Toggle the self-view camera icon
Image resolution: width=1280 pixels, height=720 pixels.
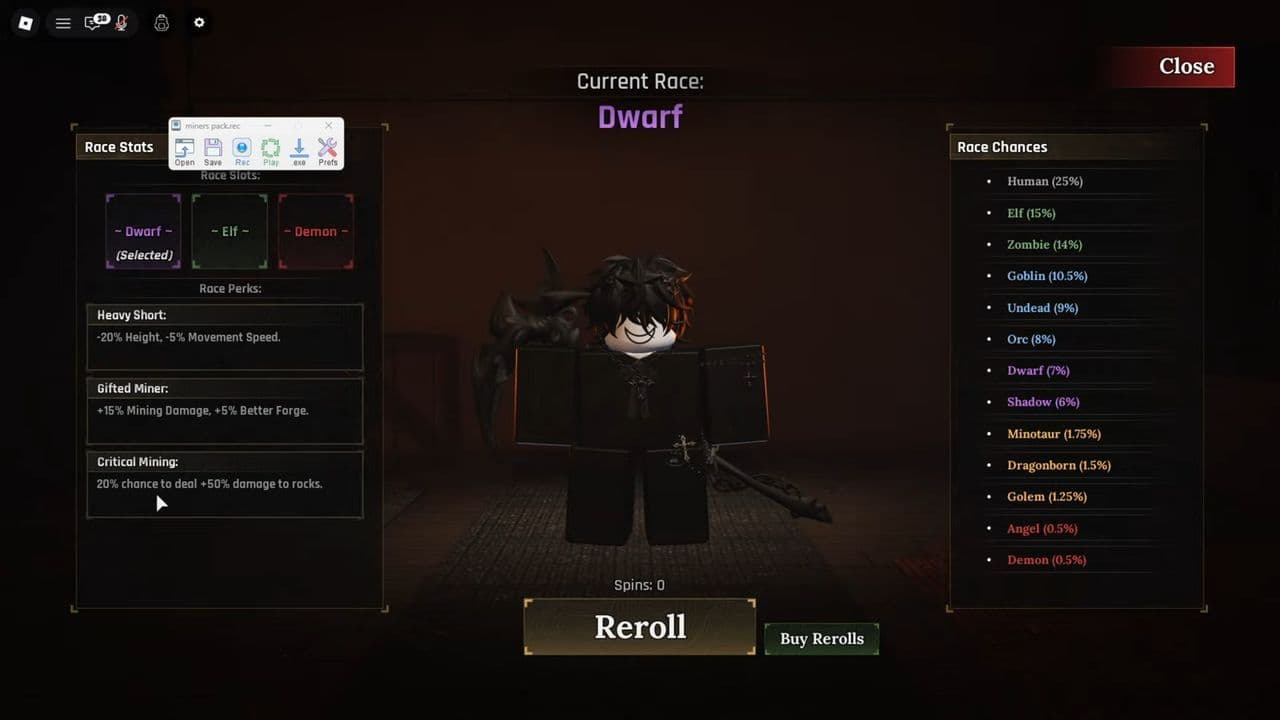pyautogui.click(x=161, y=22)
